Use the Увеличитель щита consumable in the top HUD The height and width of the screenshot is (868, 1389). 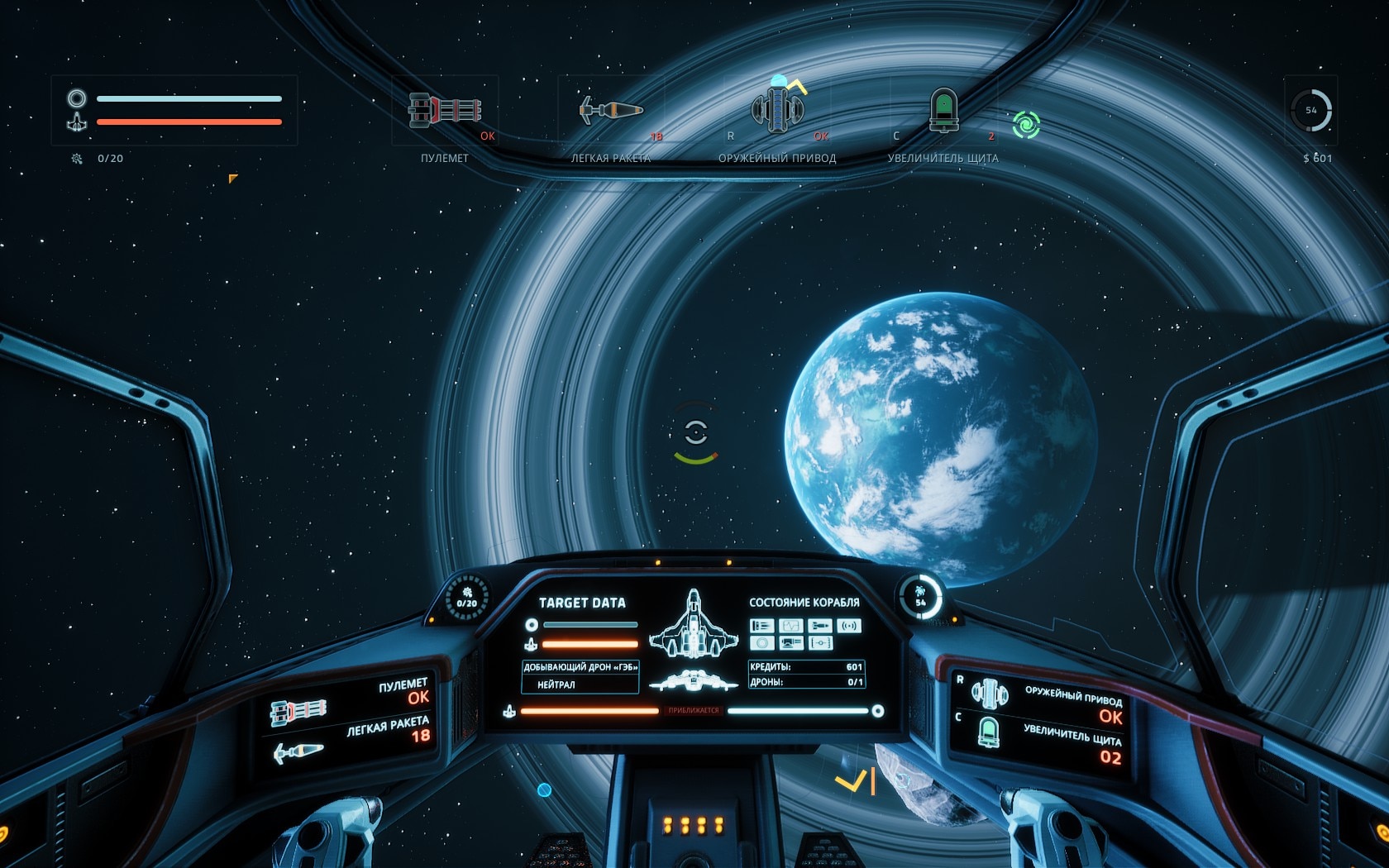pyautogui.click(x=943, y=110)
